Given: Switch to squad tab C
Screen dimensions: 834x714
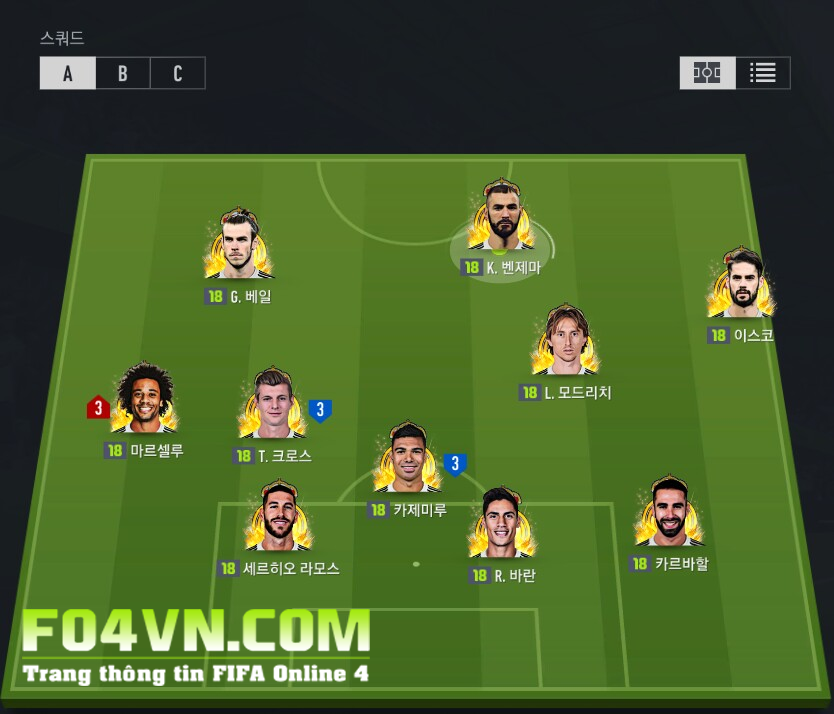Looking at the screenshot, I should (x=178, y=74).
